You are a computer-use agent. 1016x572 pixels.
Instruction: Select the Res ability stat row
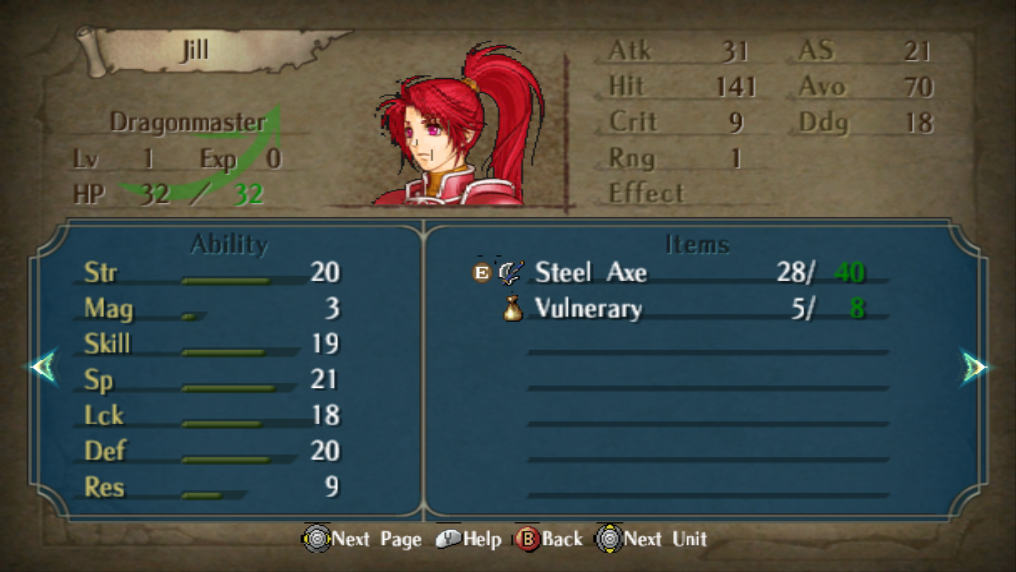point(211,487)
